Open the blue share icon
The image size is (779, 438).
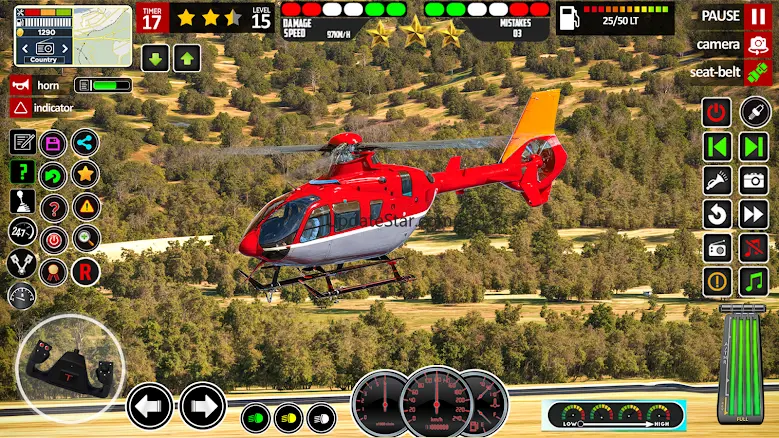[x=86, y=142]
